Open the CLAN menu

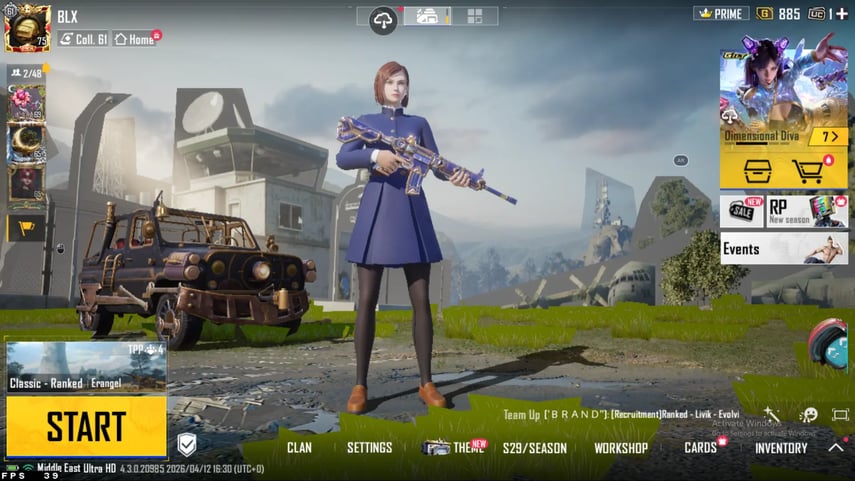coord(299,448)
